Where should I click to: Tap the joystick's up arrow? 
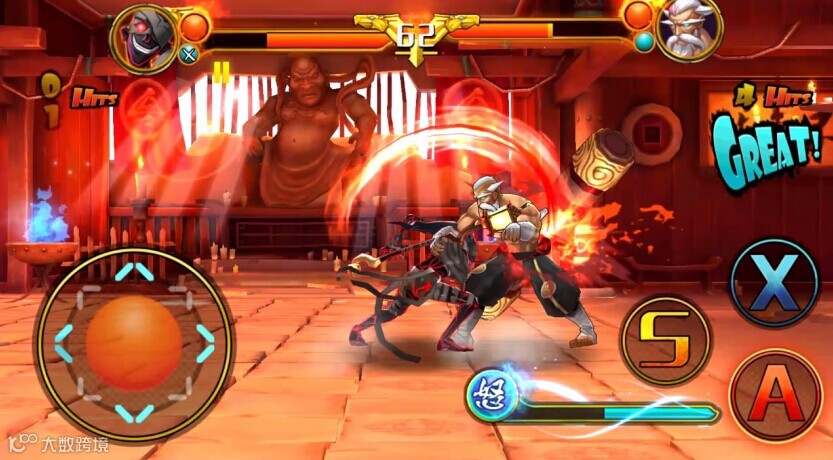(x=134, y=272)
